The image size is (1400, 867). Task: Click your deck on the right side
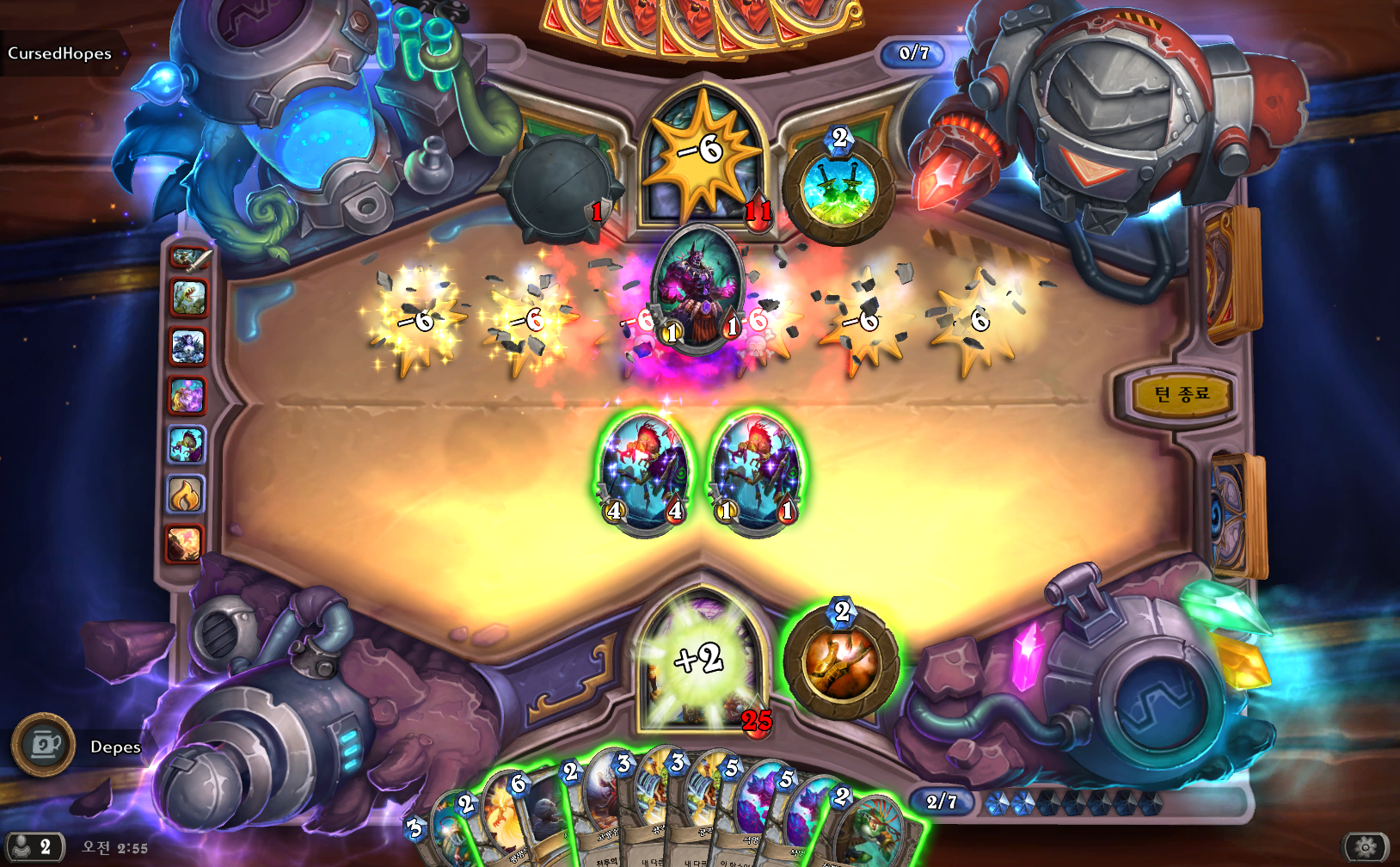tap(1237, 516)
